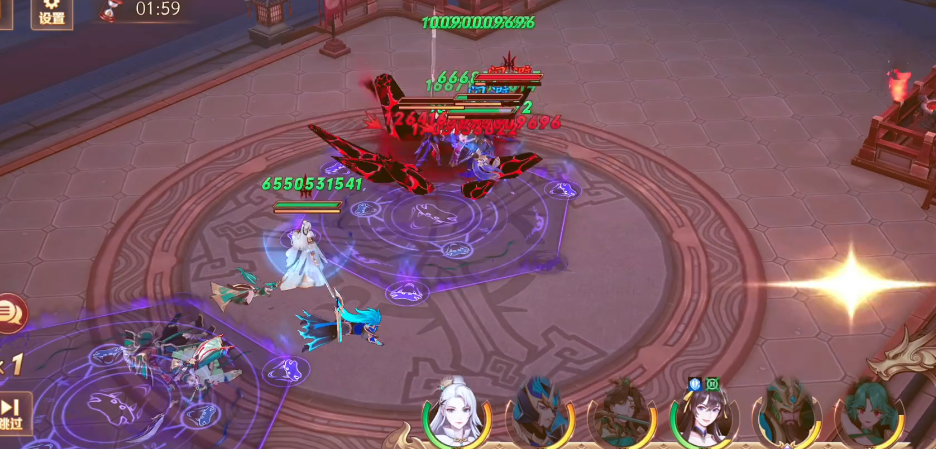Viewport: 936px width, 449px height.
Task: Skip the battle with 跳过 button
Action: point(12,413)
